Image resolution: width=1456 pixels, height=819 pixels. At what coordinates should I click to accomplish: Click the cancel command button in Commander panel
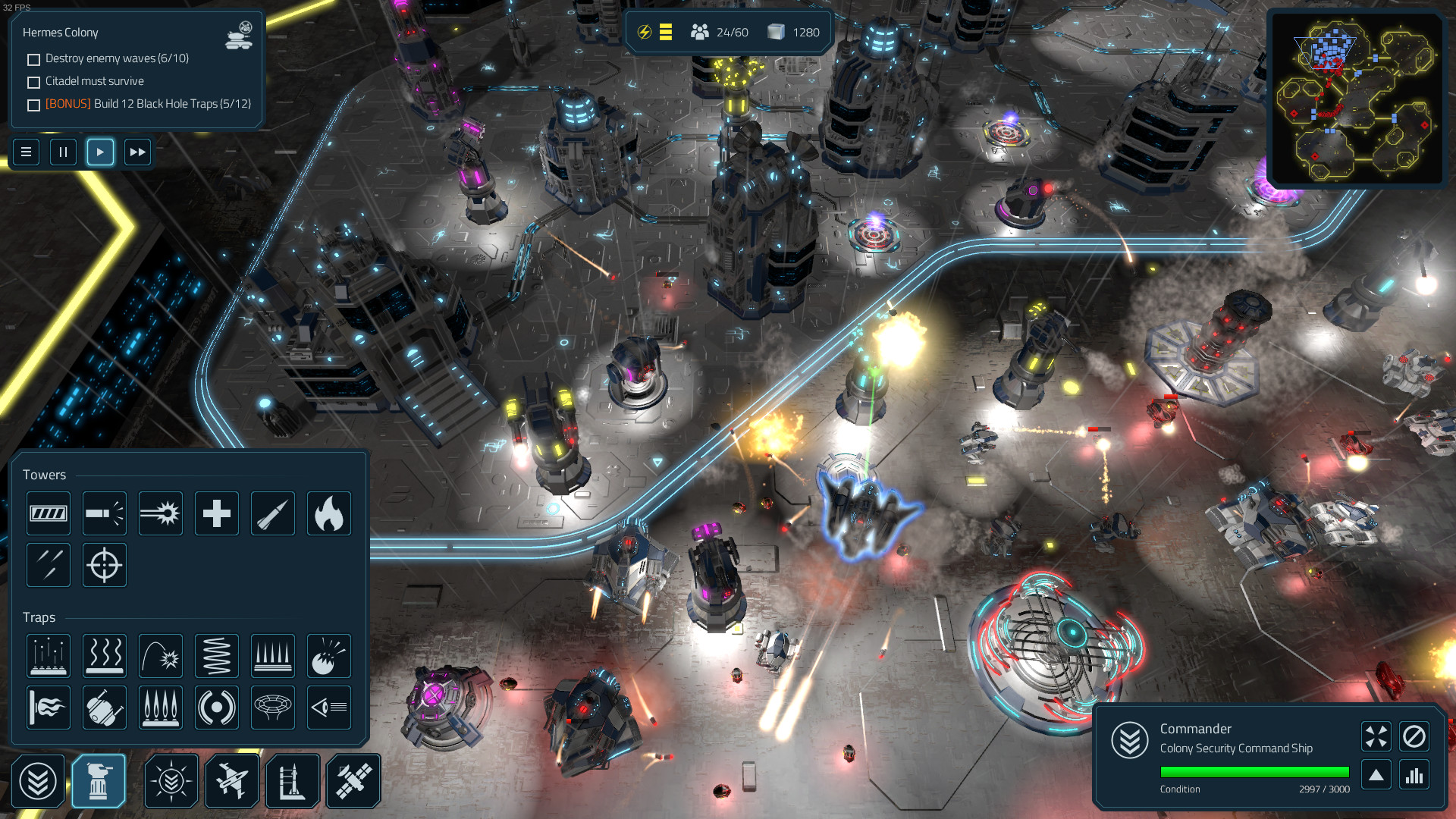[x=1413, y=736]
